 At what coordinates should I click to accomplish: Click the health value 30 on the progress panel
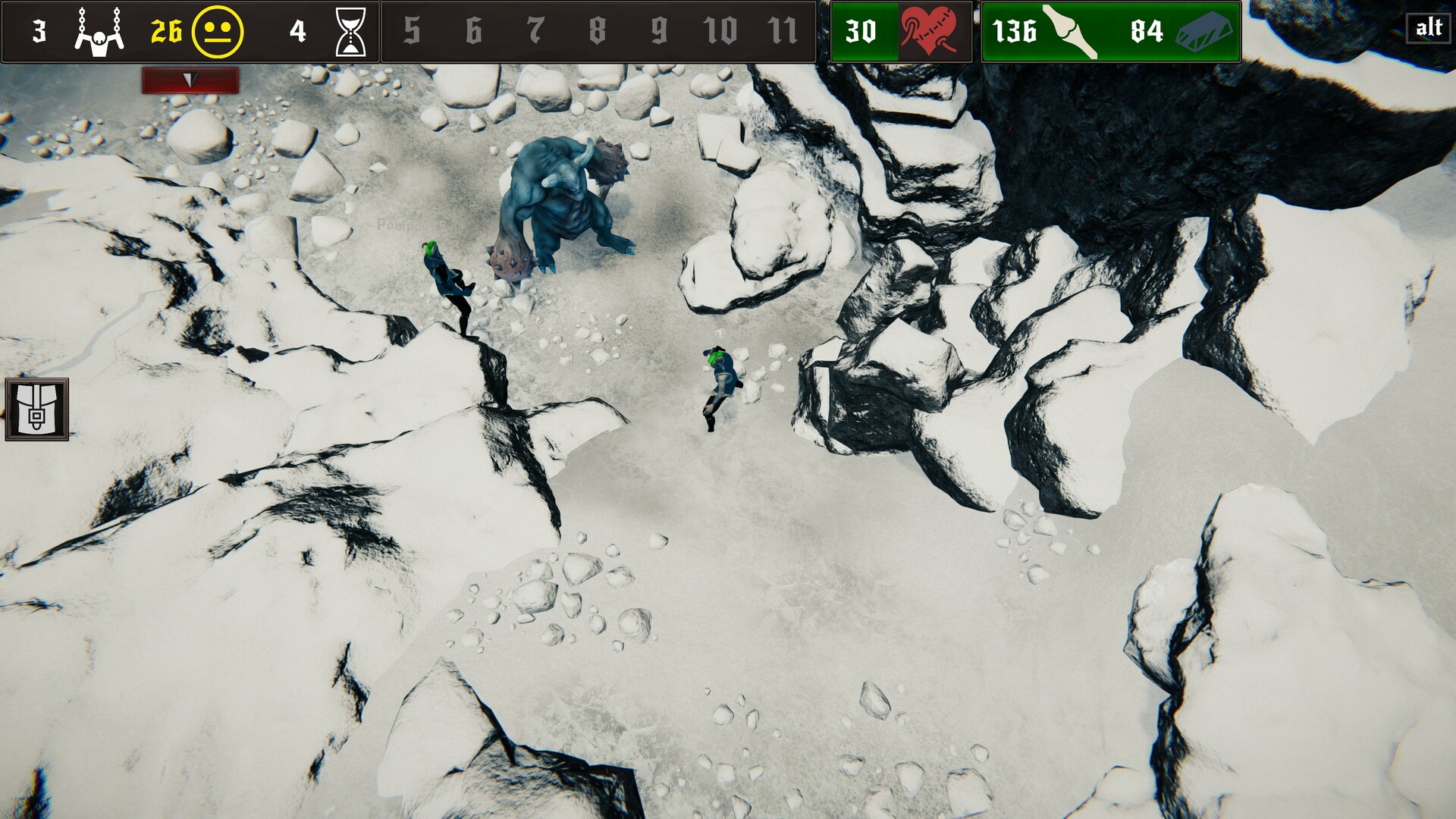point(862,31)
